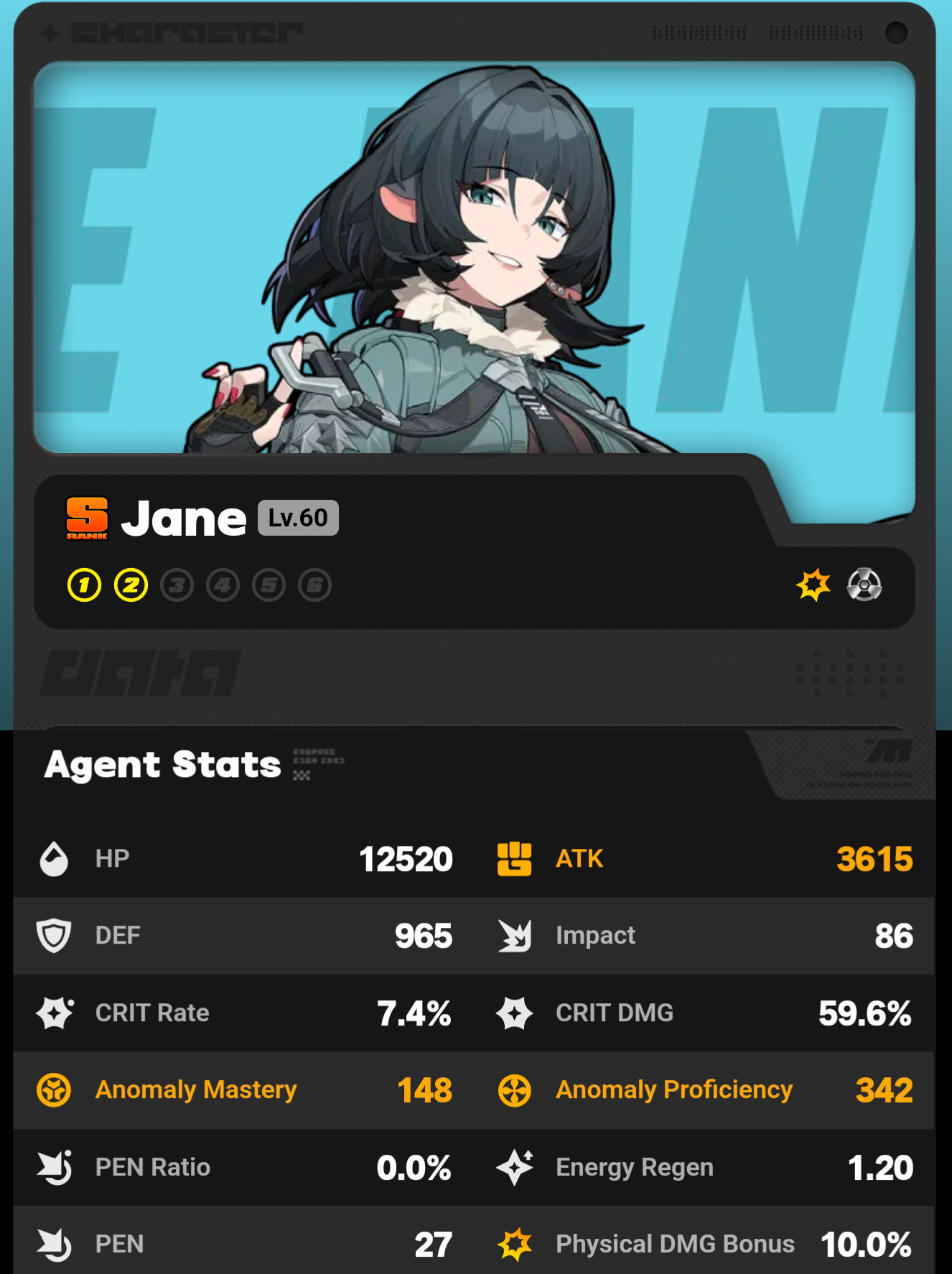
Task: Click the Physical attribute burst icon
Action: (x=813, y=585)
